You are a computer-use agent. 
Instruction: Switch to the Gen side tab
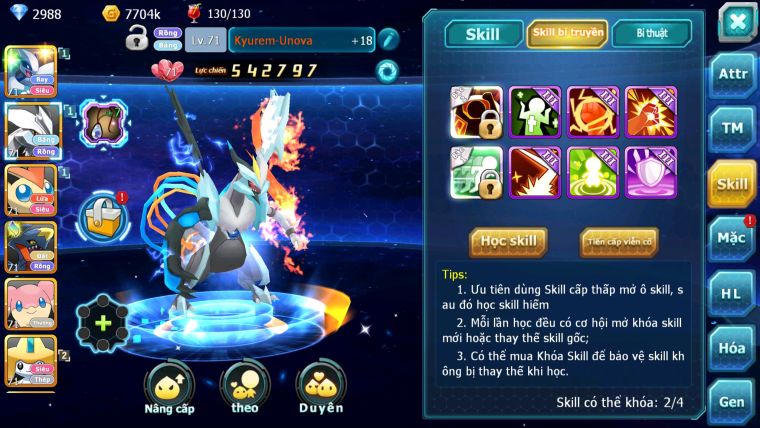coord(732,401)
